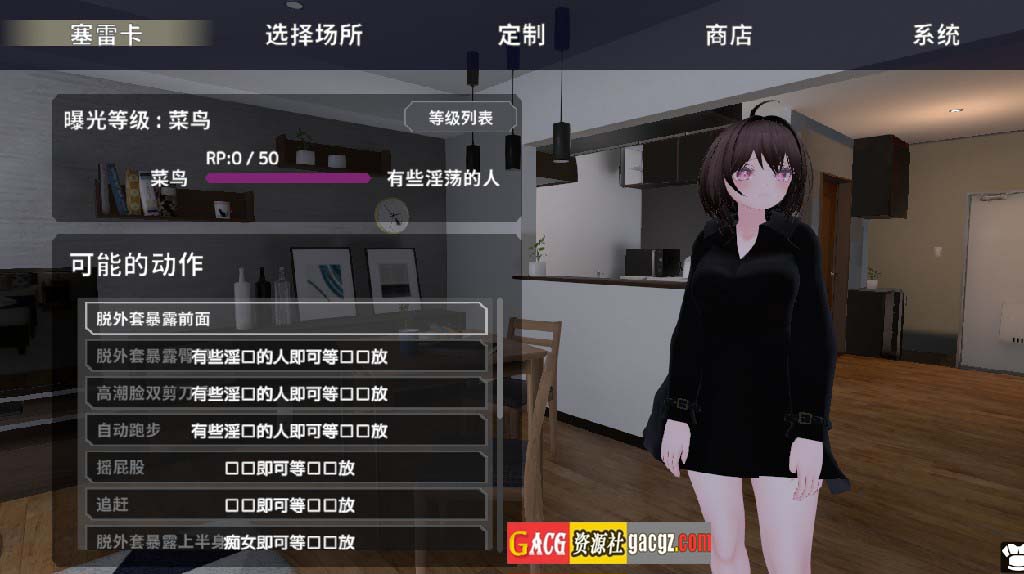Image resolution: width=1024 pixels, height=574 pixels.
Task: Choose the 脱外套暴露前面 action row
Action: (x=286, y=319)
